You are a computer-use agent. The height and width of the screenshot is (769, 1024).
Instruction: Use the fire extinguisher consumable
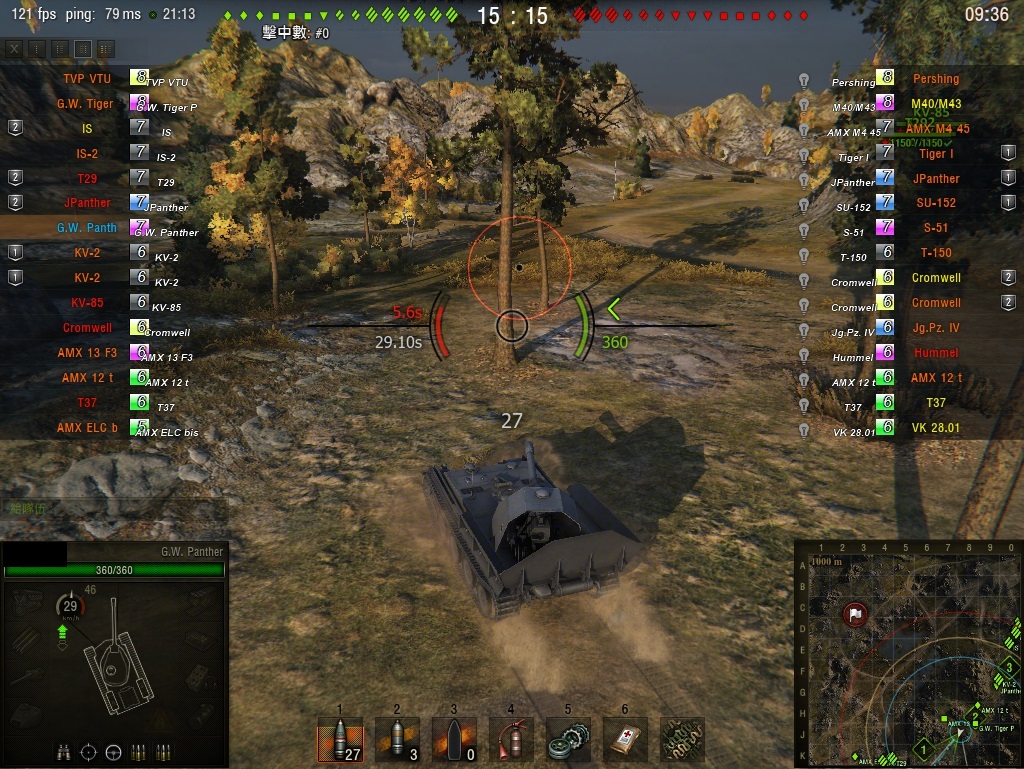(x=511, y=740)
